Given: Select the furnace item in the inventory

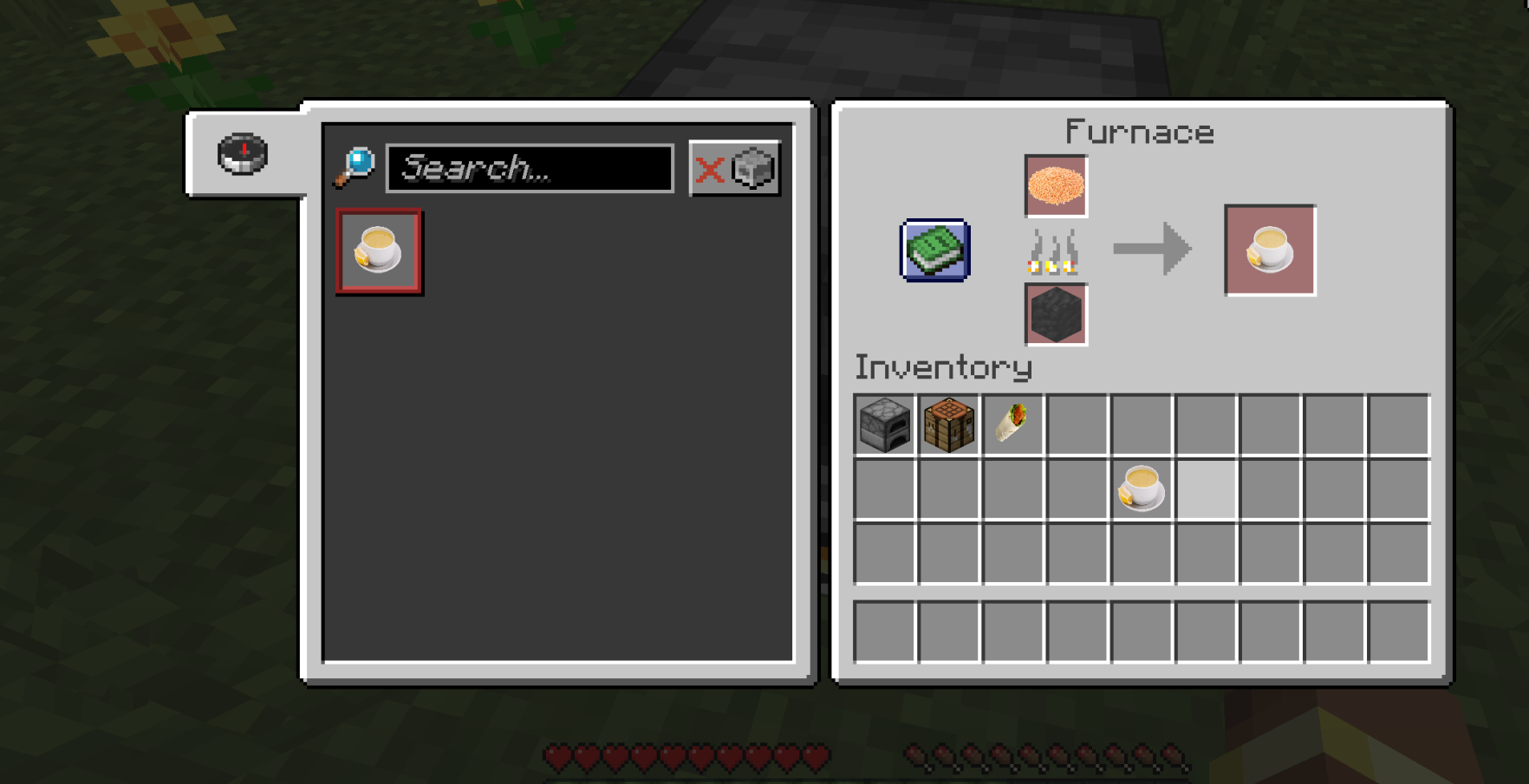Looking at the screenshot, I should click(x=883, y=423).
